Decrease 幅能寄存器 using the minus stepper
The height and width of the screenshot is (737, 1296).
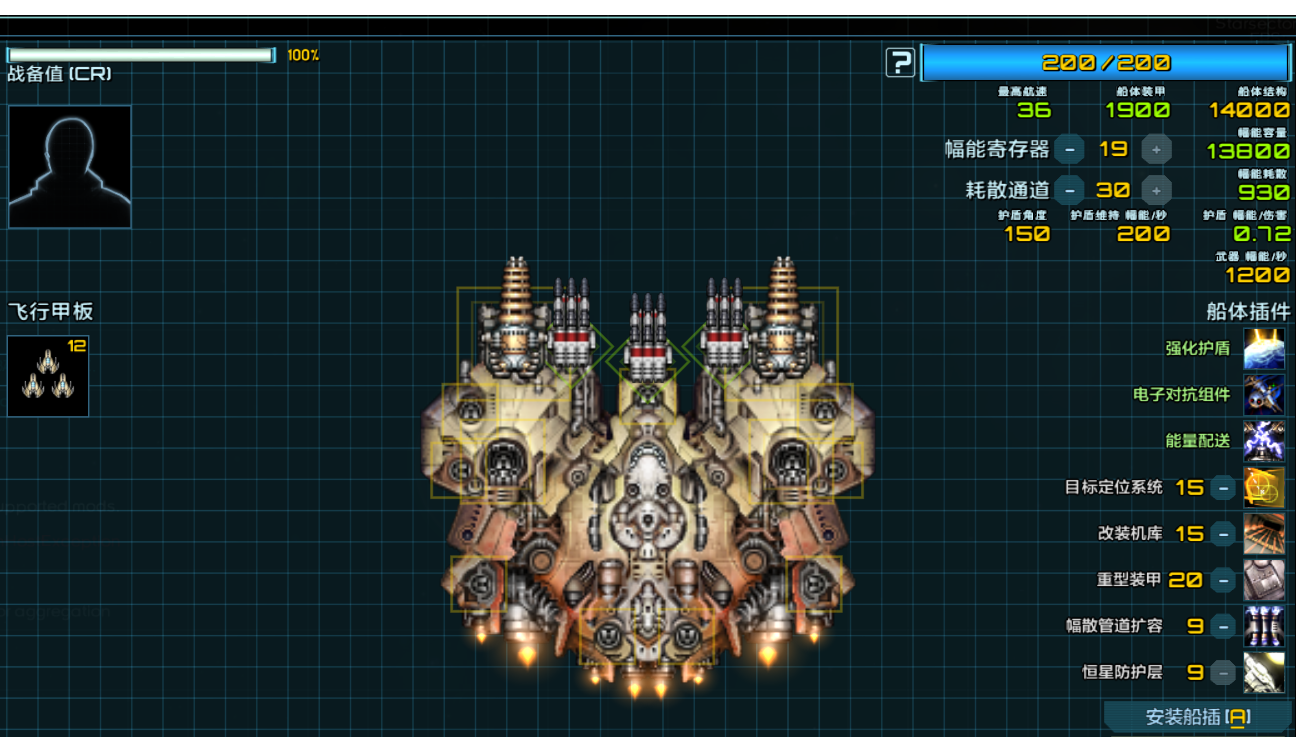(x=1069, y=149)
